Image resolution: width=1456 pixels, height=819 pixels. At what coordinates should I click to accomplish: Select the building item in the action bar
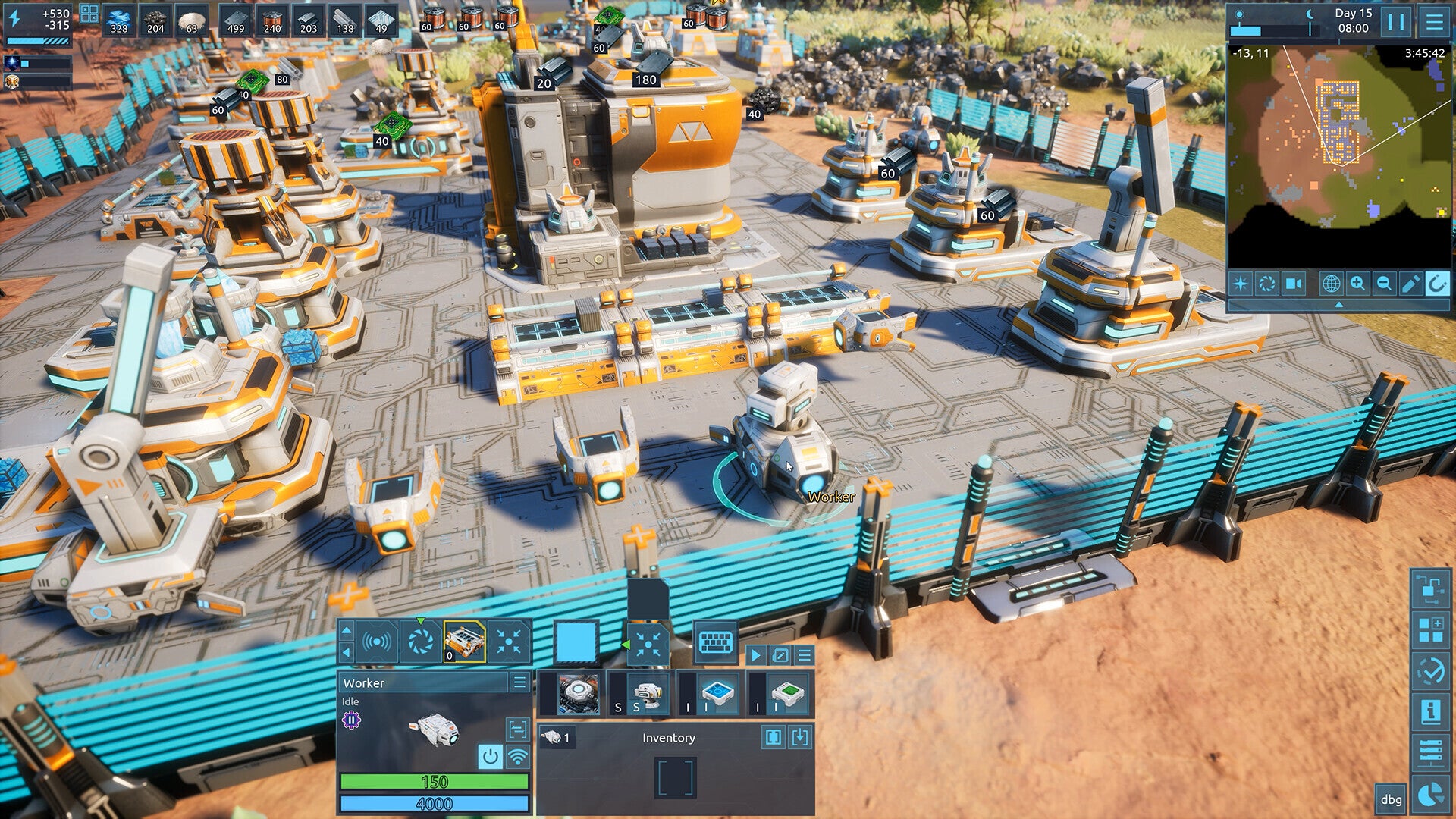click(x=464, y=642)
